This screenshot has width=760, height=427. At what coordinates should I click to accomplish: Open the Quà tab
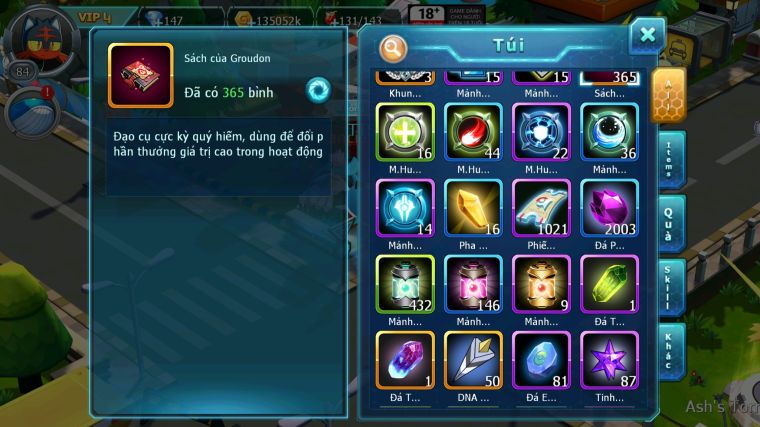[670, 224]
